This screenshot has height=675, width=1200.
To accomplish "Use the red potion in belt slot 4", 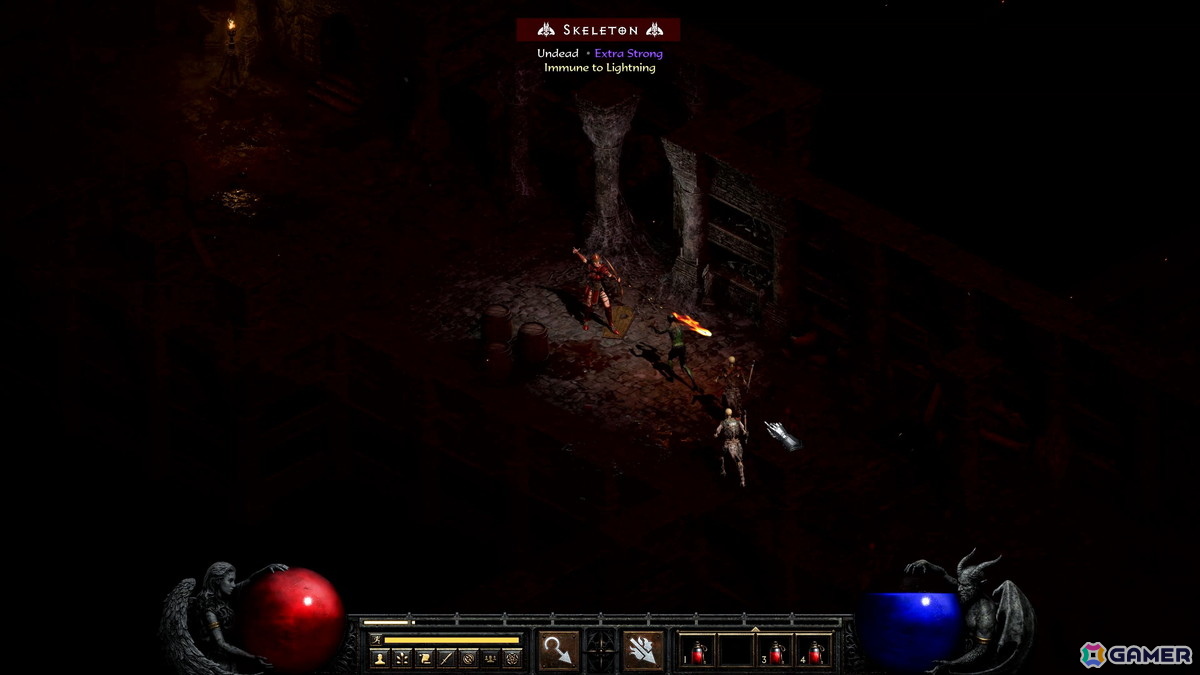I will point(814,652).
